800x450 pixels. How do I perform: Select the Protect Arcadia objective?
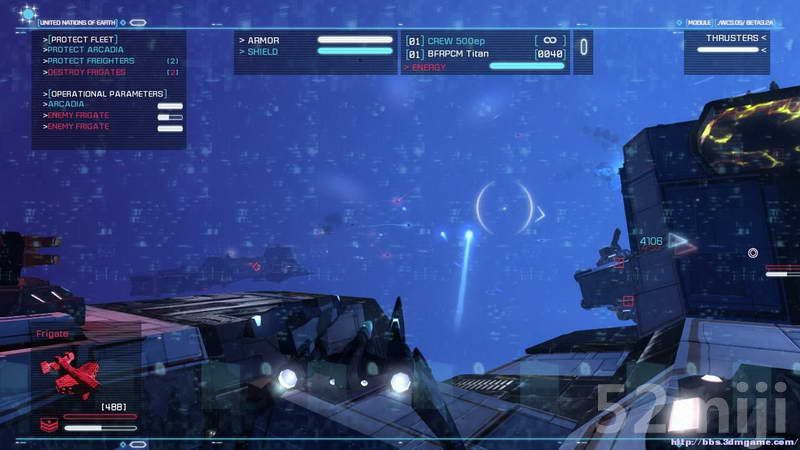click(85, 50)
